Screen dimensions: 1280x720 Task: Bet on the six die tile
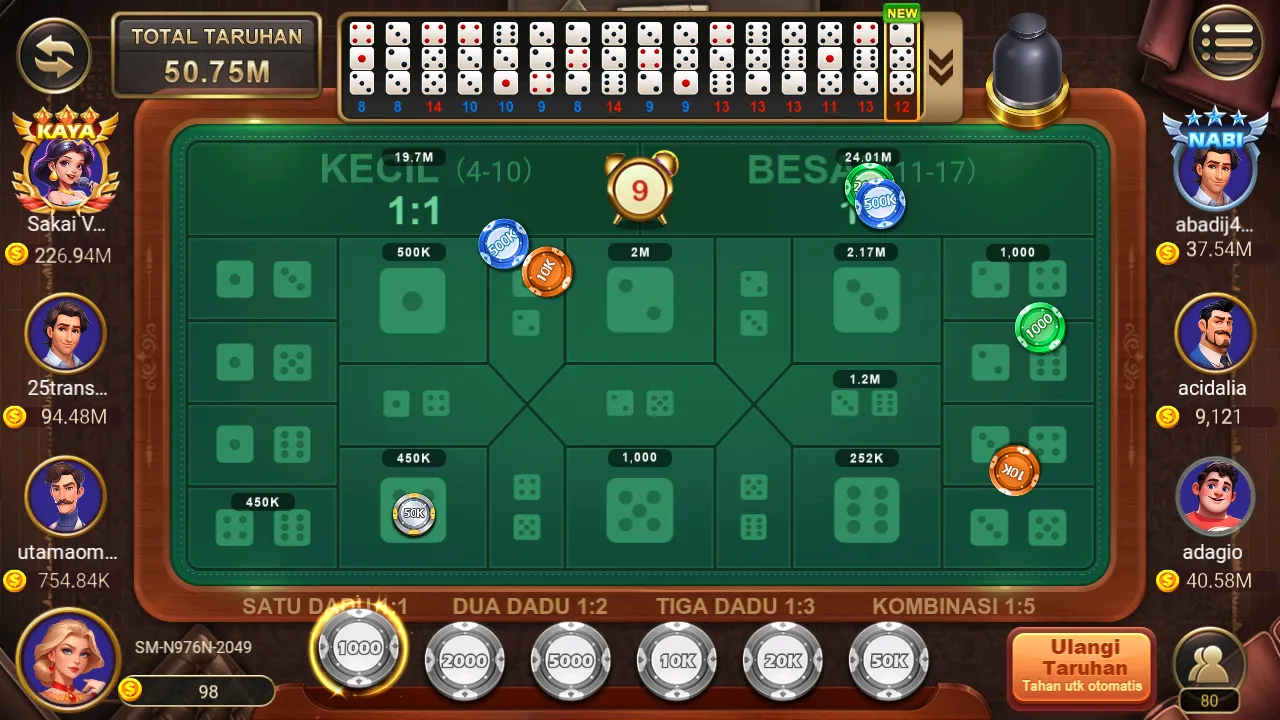(x=866, y=508)
